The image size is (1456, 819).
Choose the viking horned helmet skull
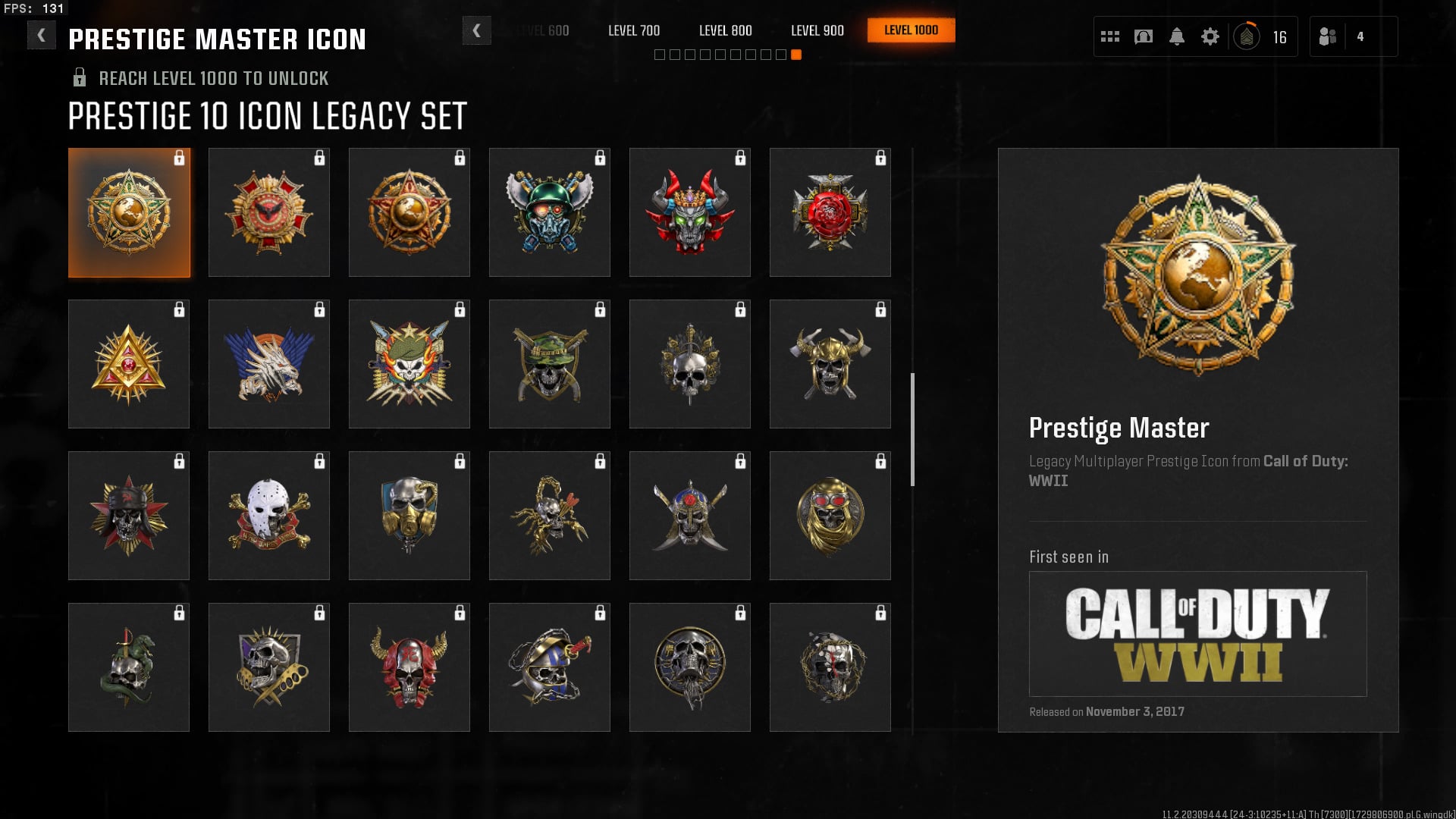coord(830,364)
